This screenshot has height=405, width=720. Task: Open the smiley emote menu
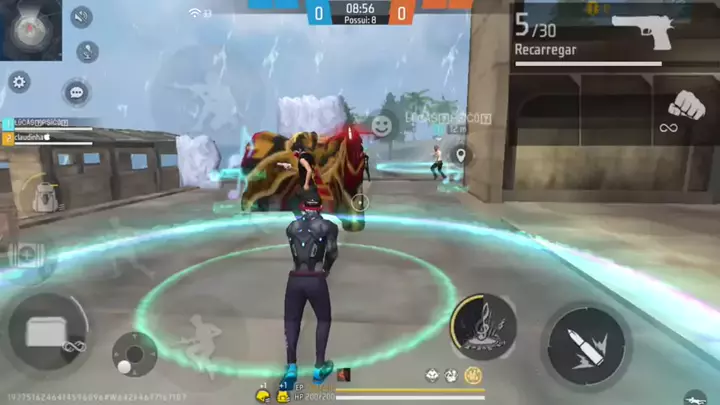pyautogui.click(x=381, y=125)
